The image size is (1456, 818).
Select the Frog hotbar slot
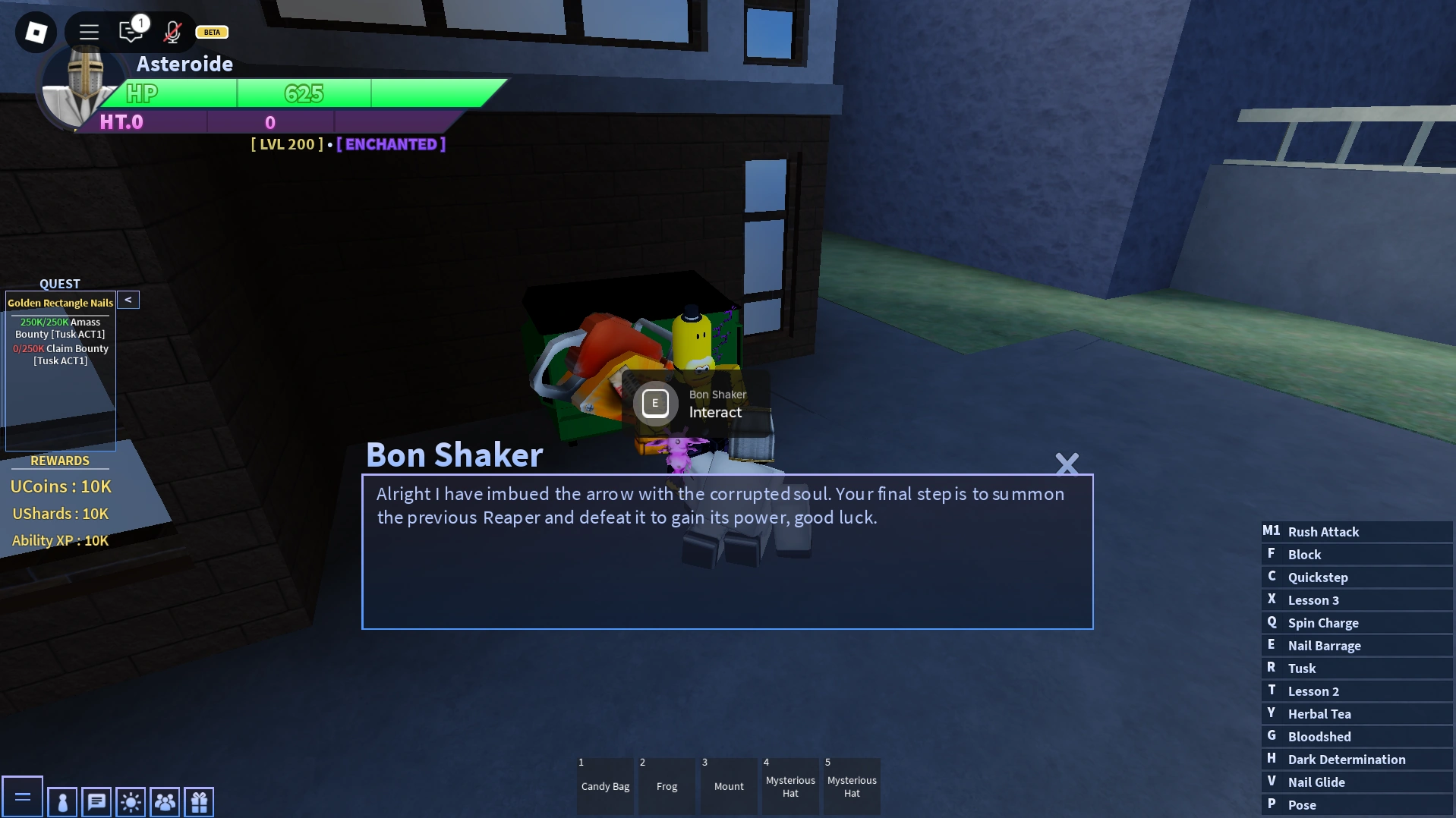pos(666,785)
